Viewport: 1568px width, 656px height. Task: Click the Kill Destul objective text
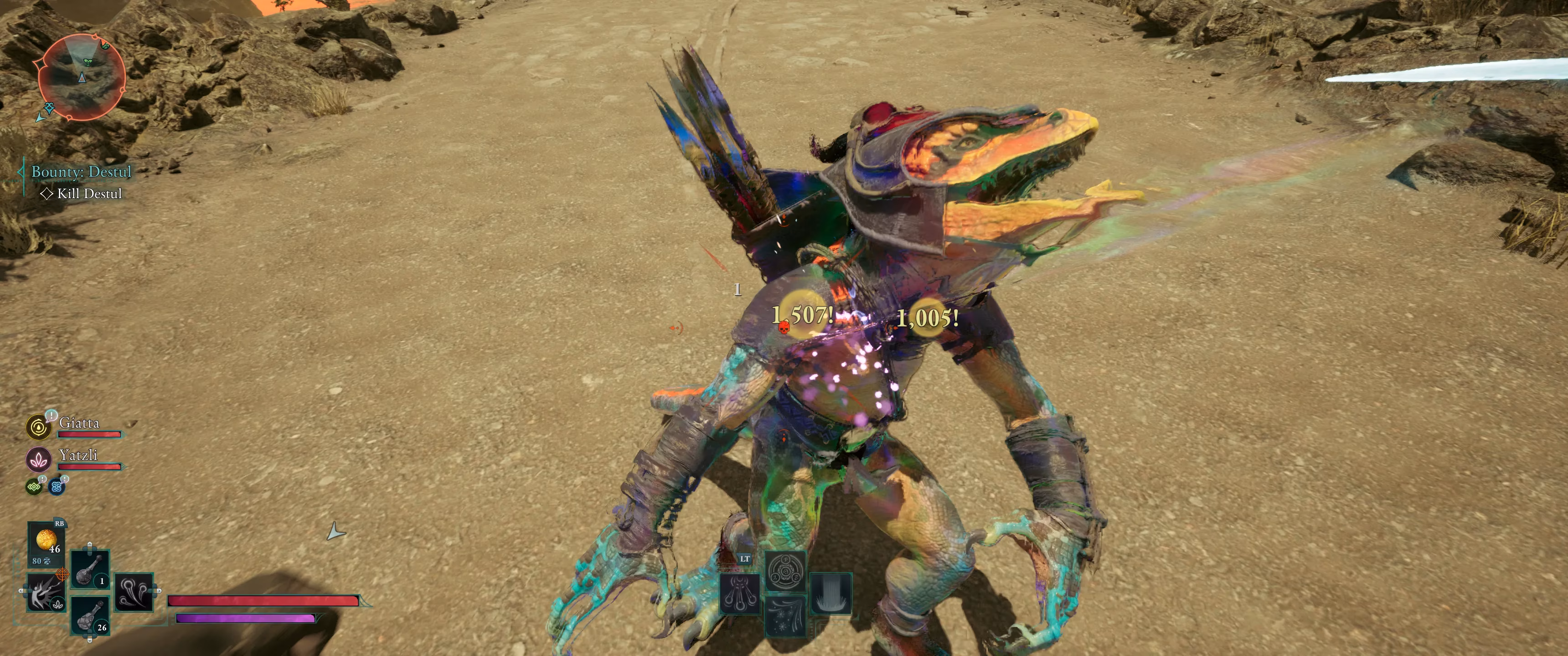[x=90, y=195]
